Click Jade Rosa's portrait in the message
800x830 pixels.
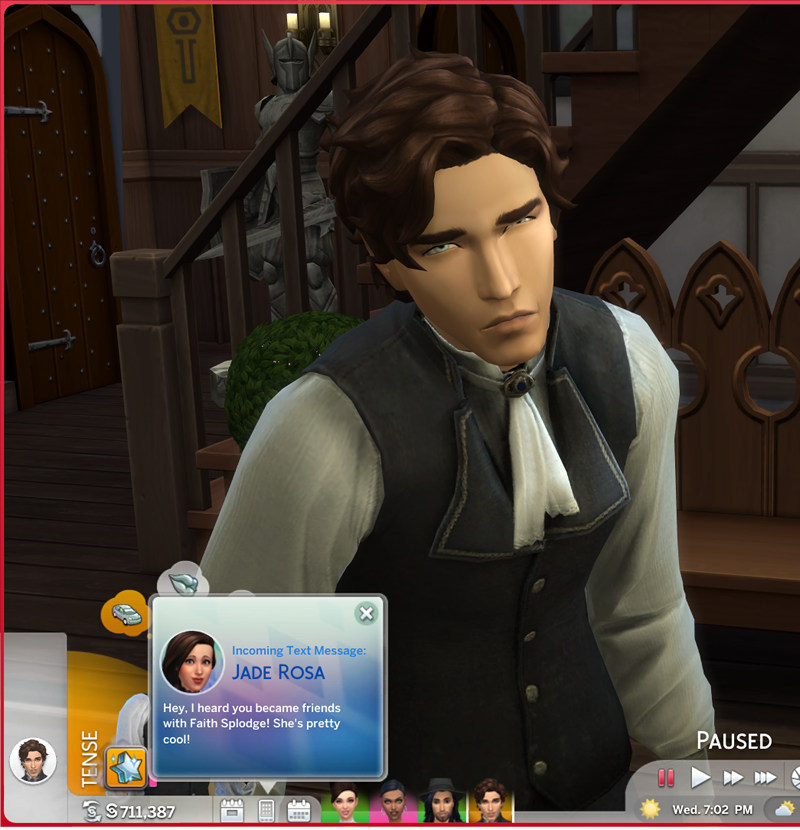[192, 661]
